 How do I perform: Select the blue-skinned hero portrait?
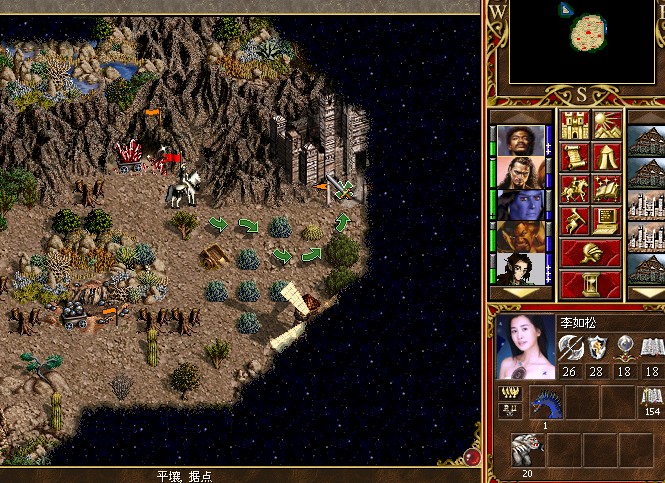520,205
